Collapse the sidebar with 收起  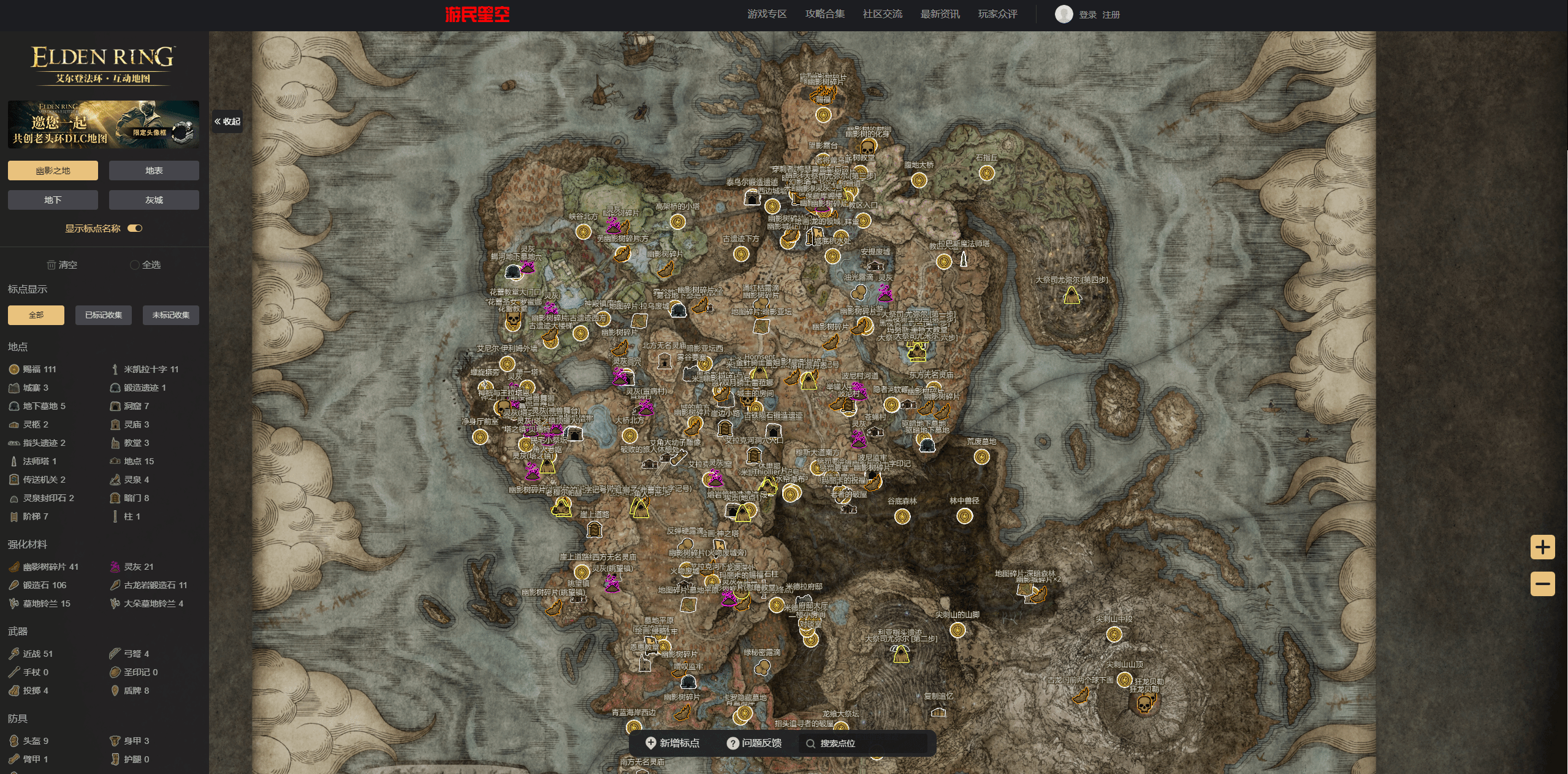(x=227, y=121)
